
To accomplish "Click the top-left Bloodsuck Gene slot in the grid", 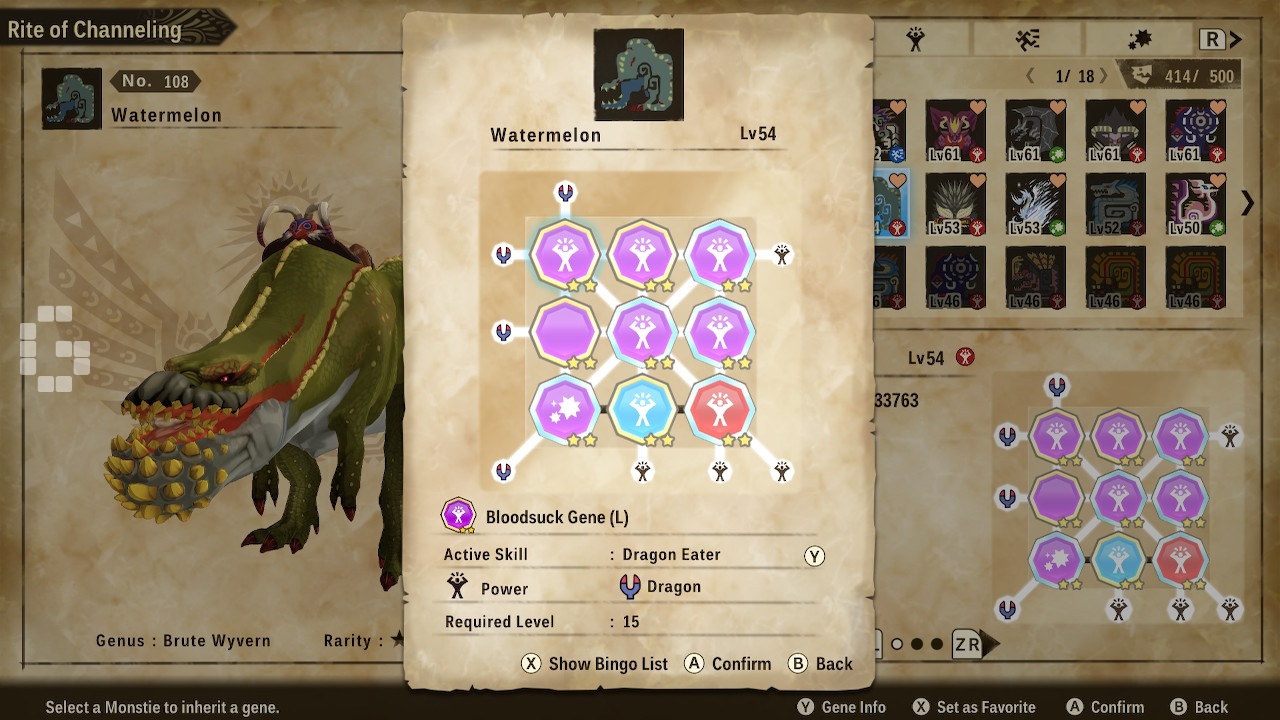I will [565, 253].
